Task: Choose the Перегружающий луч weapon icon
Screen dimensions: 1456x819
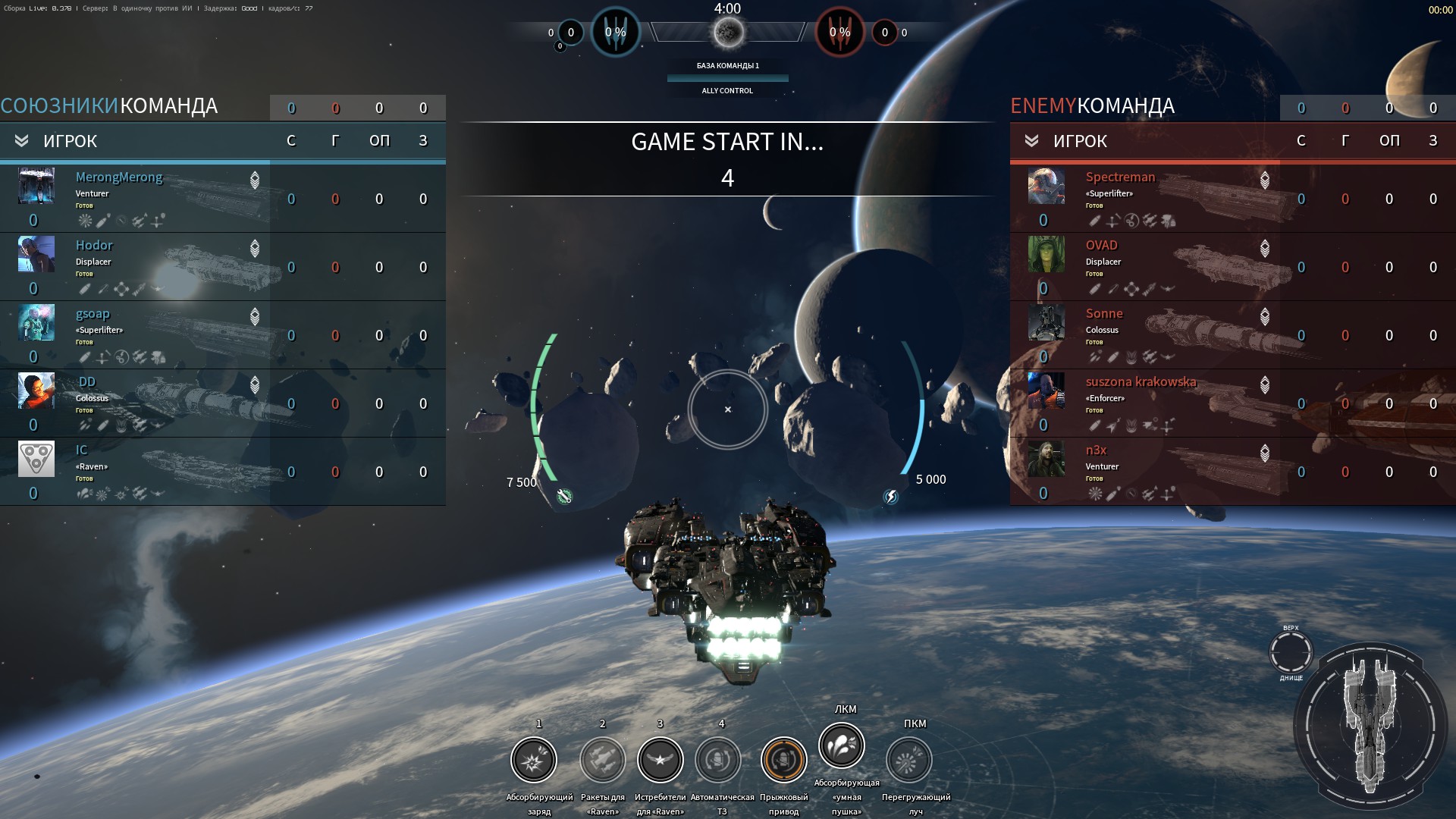Action: coord(908,760)
